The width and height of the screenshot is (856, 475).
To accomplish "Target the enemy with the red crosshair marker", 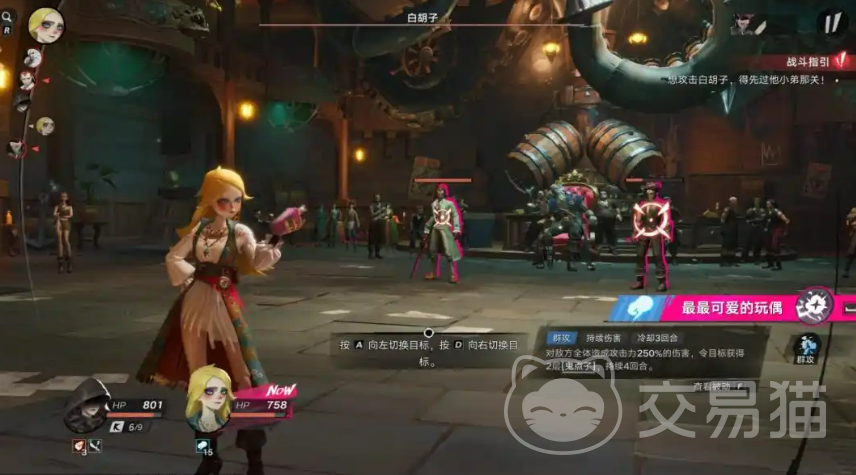I will (652, 216).
